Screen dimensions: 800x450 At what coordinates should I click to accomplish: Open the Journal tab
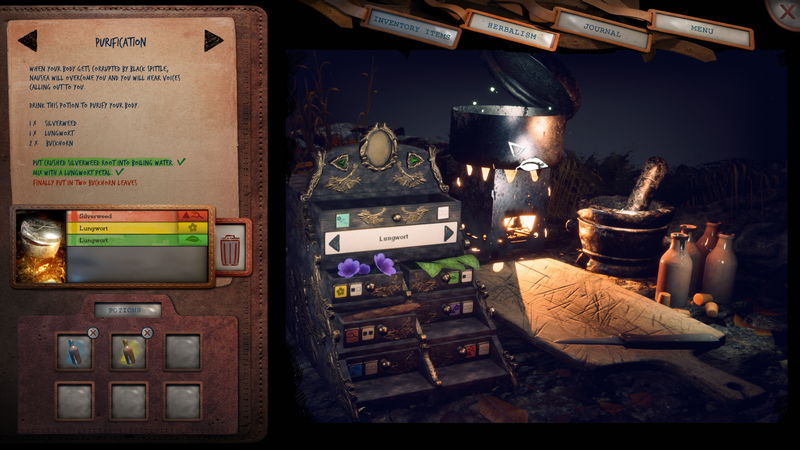pos(603,30)
